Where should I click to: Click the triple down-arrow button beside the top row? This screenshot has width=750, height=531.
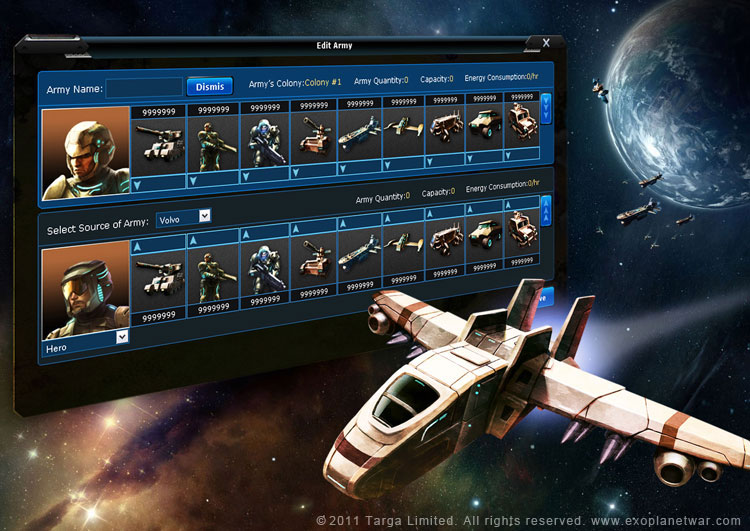tap(545, 108)
